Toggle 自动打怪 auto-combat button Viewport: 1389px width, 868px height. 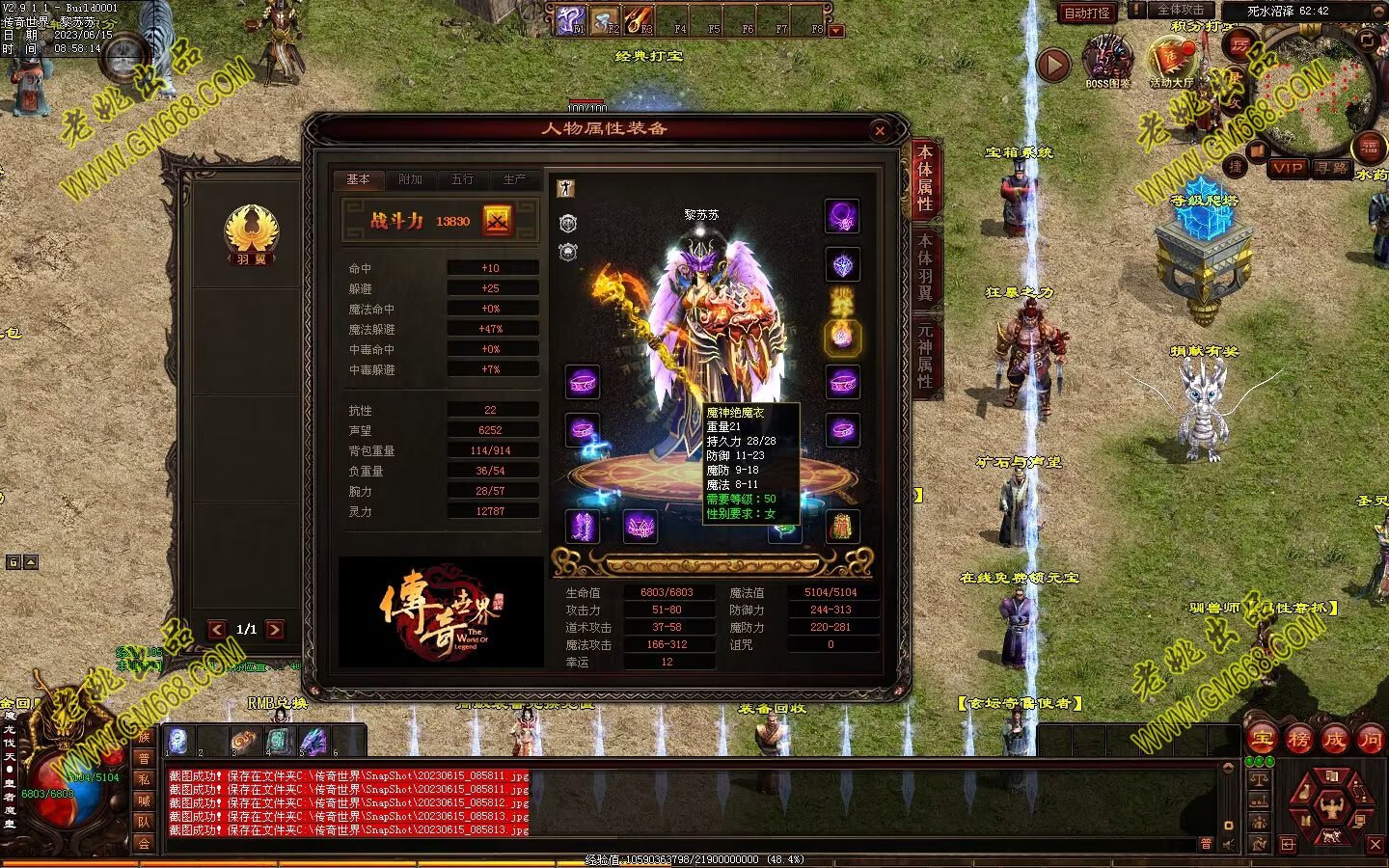(1087, 13)
